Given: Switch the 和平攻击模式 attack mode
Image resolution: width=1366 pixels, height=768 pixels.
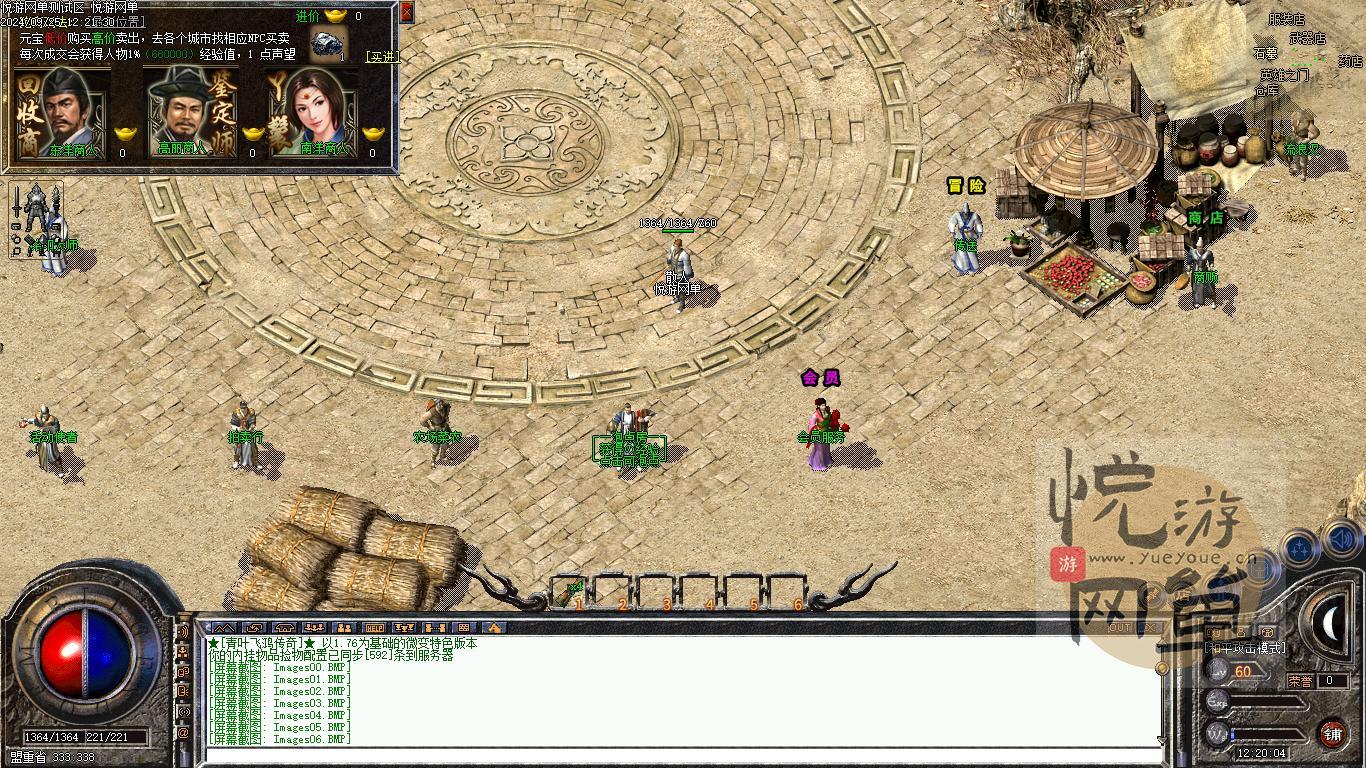Looking at the screenshot, I should pos(1244,648).
